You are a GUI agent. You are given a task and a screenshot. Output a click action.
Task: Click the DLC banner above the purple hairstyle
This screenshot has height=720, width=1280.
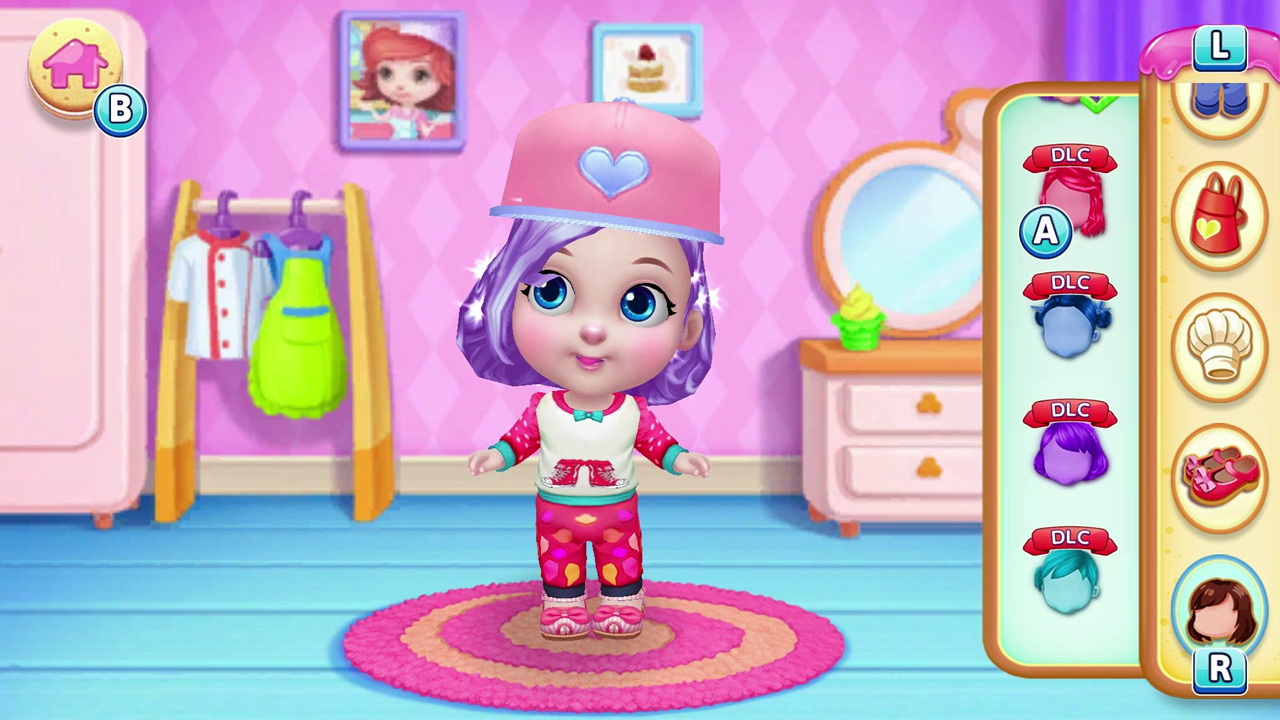(1071, 411)
